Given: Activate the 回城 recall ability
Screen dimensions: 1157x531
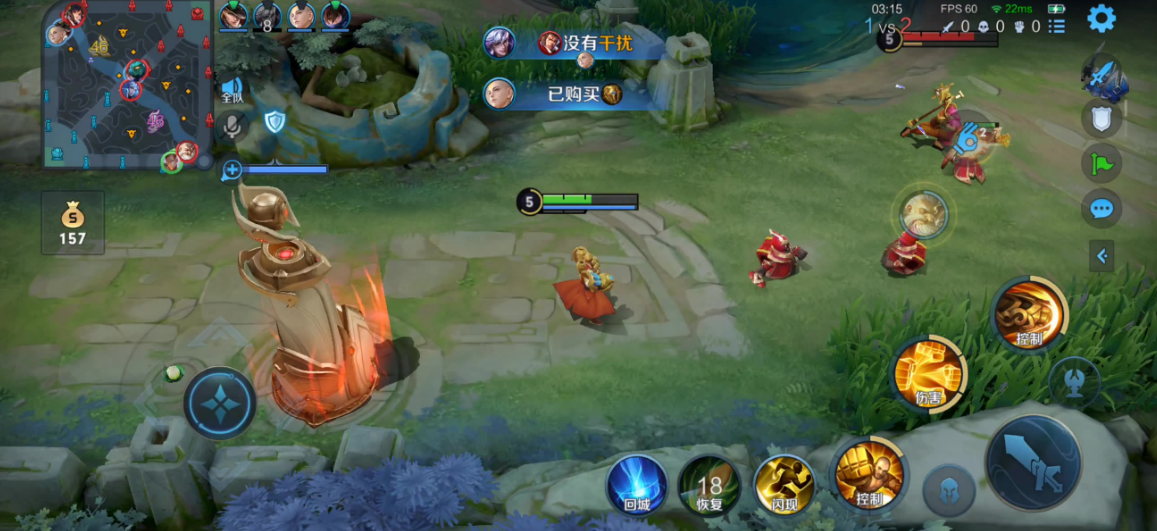Looking at the screenshot, I should click(637, 485).
